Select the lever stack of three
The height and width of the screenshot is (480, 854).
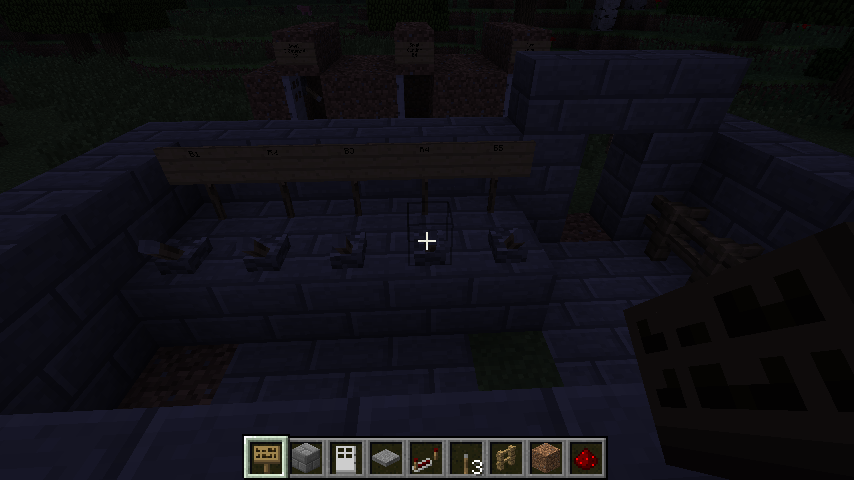coord(467,458)
